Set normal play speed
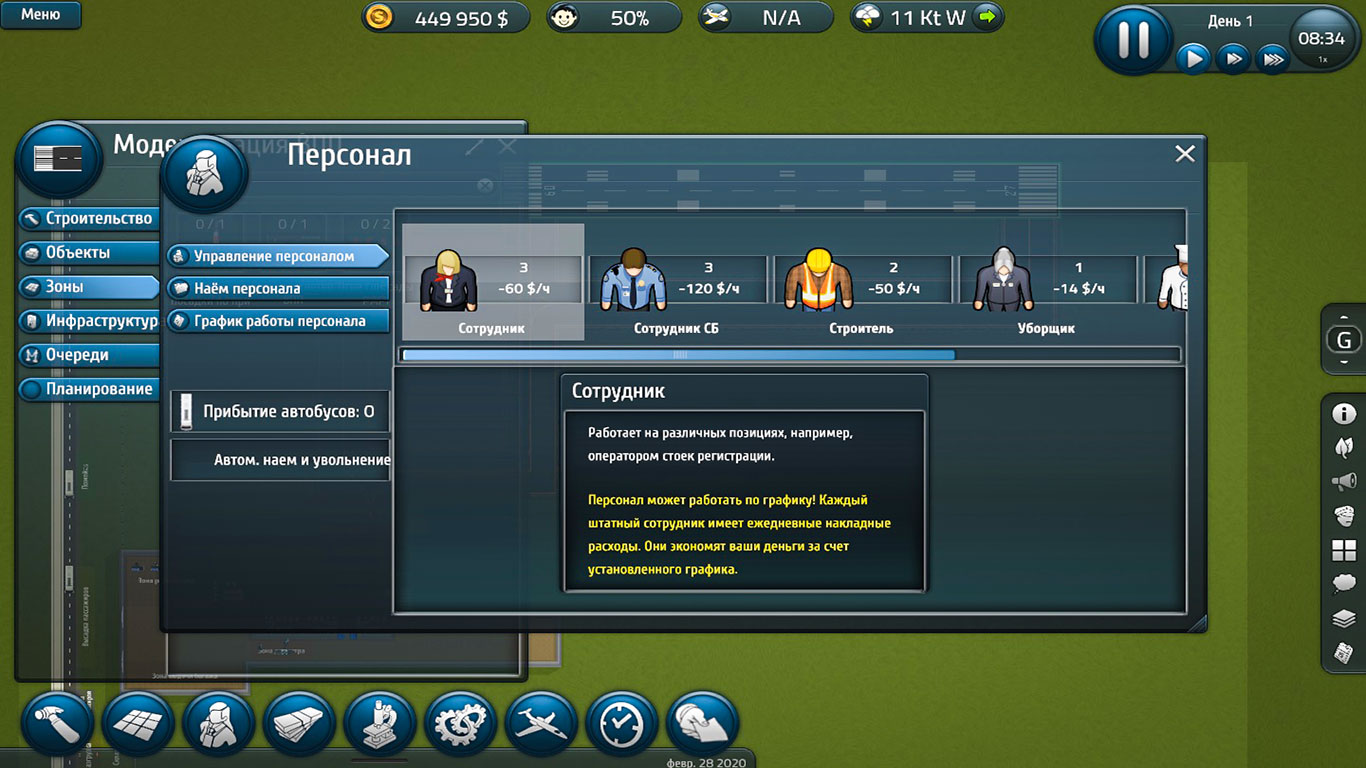Screen dimensions: 1366x768 tap(1193, 59)
